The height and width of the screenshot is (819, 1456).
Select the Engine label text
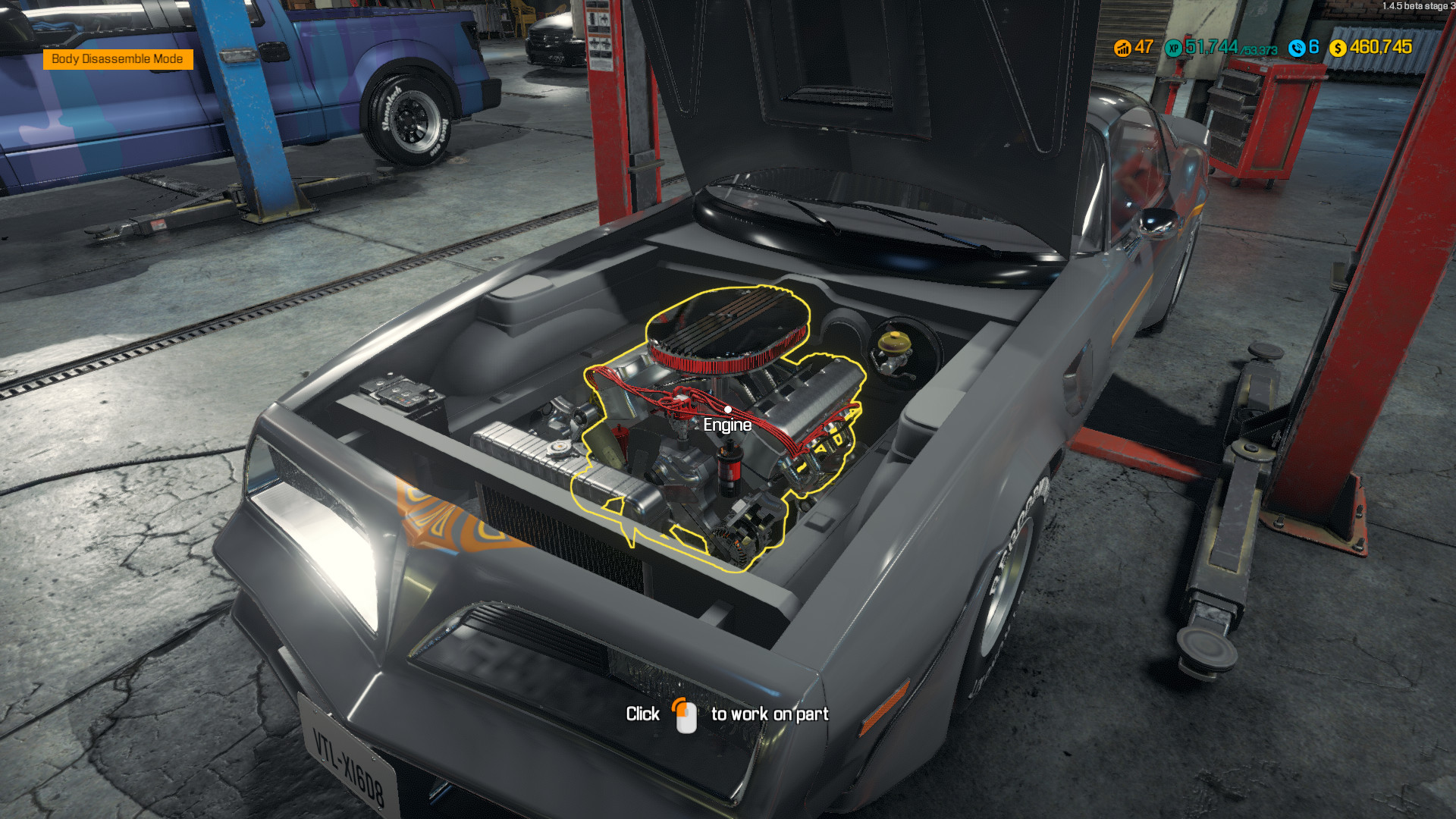727,425
